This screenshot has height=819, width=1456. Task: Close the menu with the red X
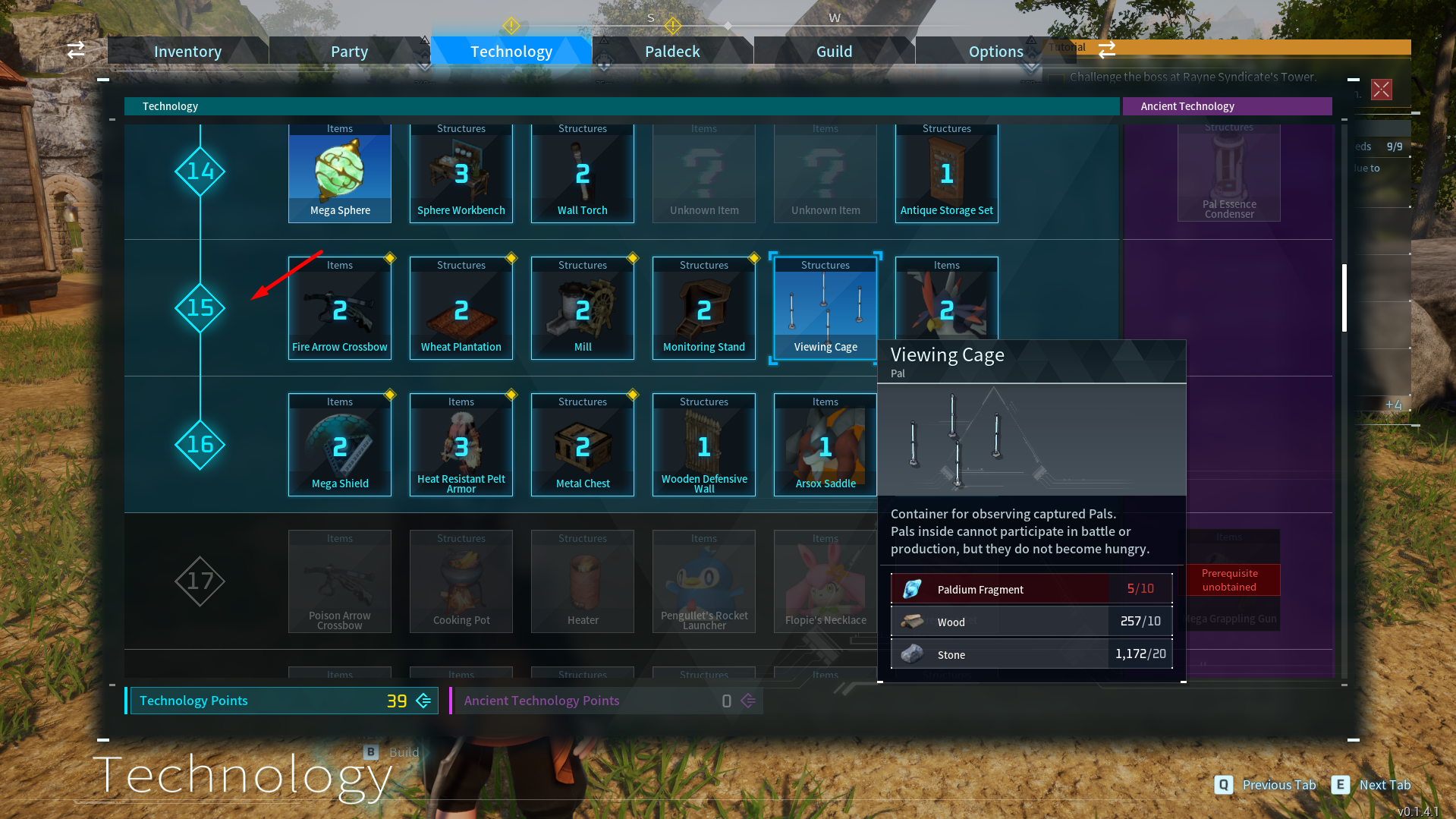tap(1381, 90)
